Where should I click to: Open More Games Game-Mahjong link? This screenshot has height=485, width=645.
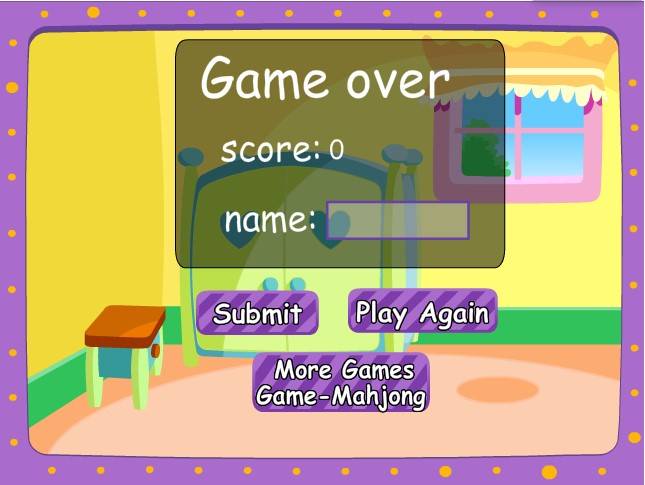click(x=341, y=383)
